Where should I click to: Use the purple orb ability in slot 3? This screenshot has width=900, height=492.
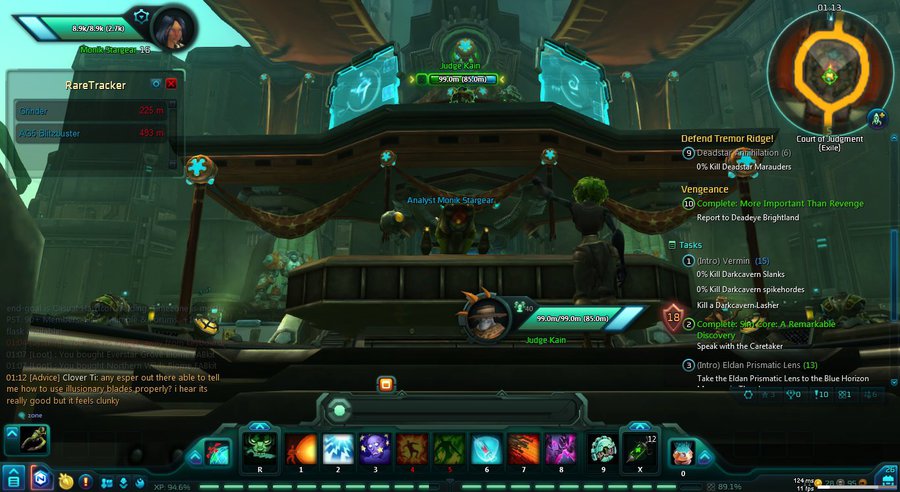pyautogui.click(x=375, y=449)
